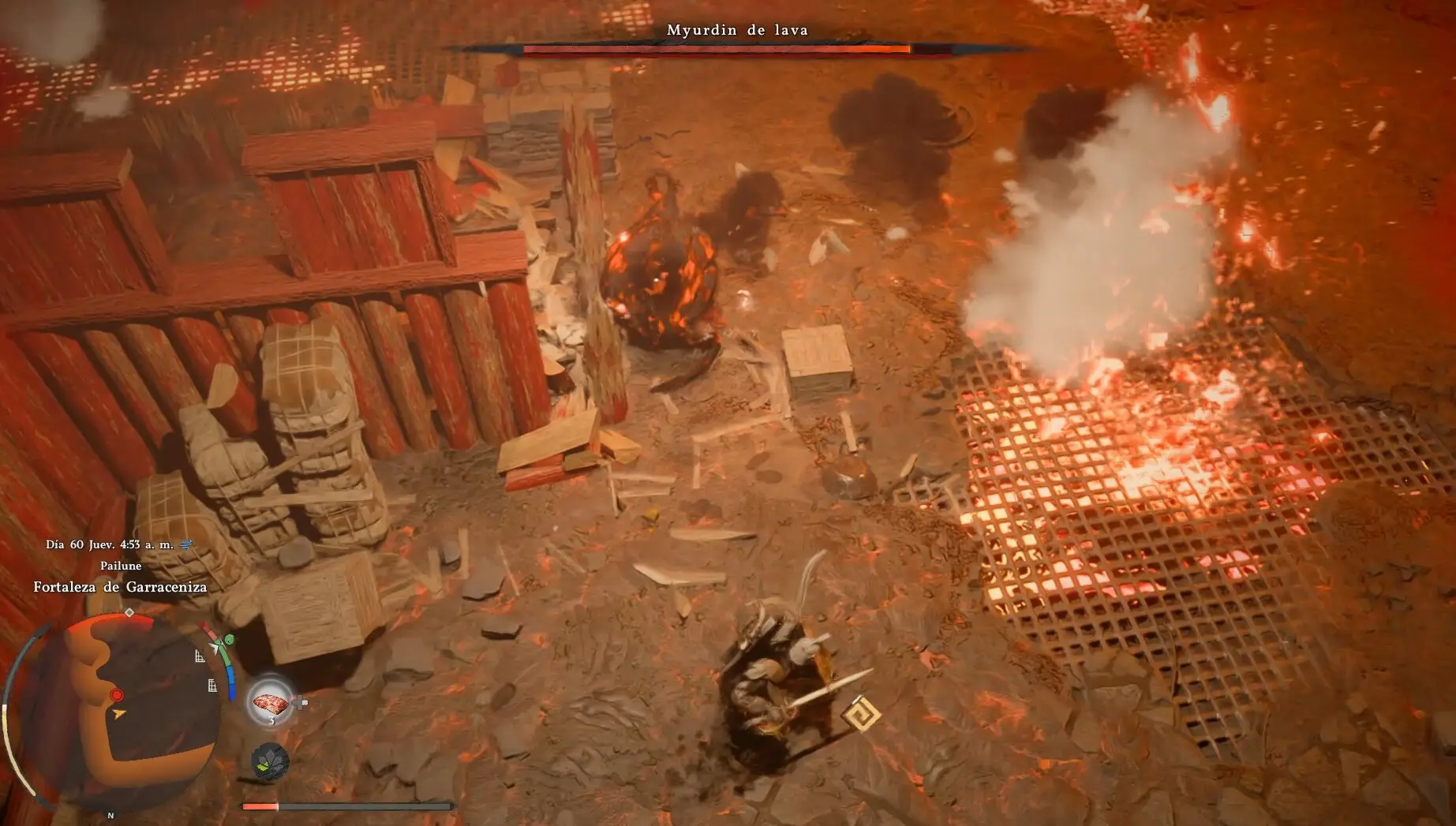The height and width of the screenshot is (826, 1456).
Task: Click the wind weather icon beside the time
Action: (x=187, y=544)
